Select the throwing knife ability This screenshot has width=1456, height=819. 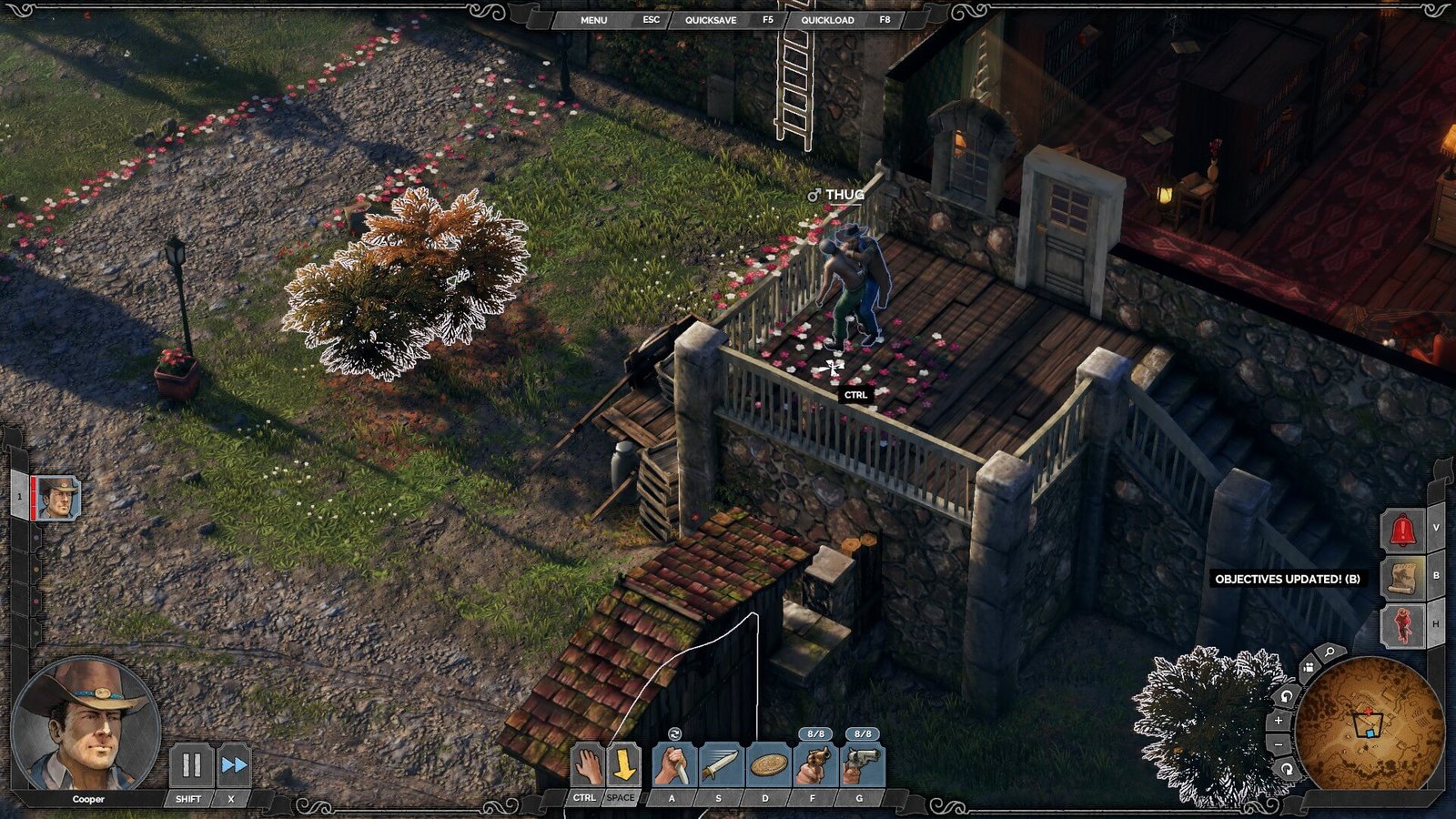tap(720, 765)
